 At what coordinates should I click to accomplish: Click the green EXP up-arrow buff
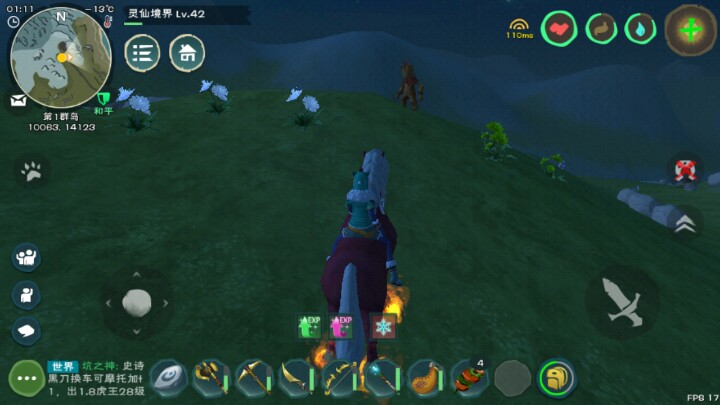[x=309, y=327]
